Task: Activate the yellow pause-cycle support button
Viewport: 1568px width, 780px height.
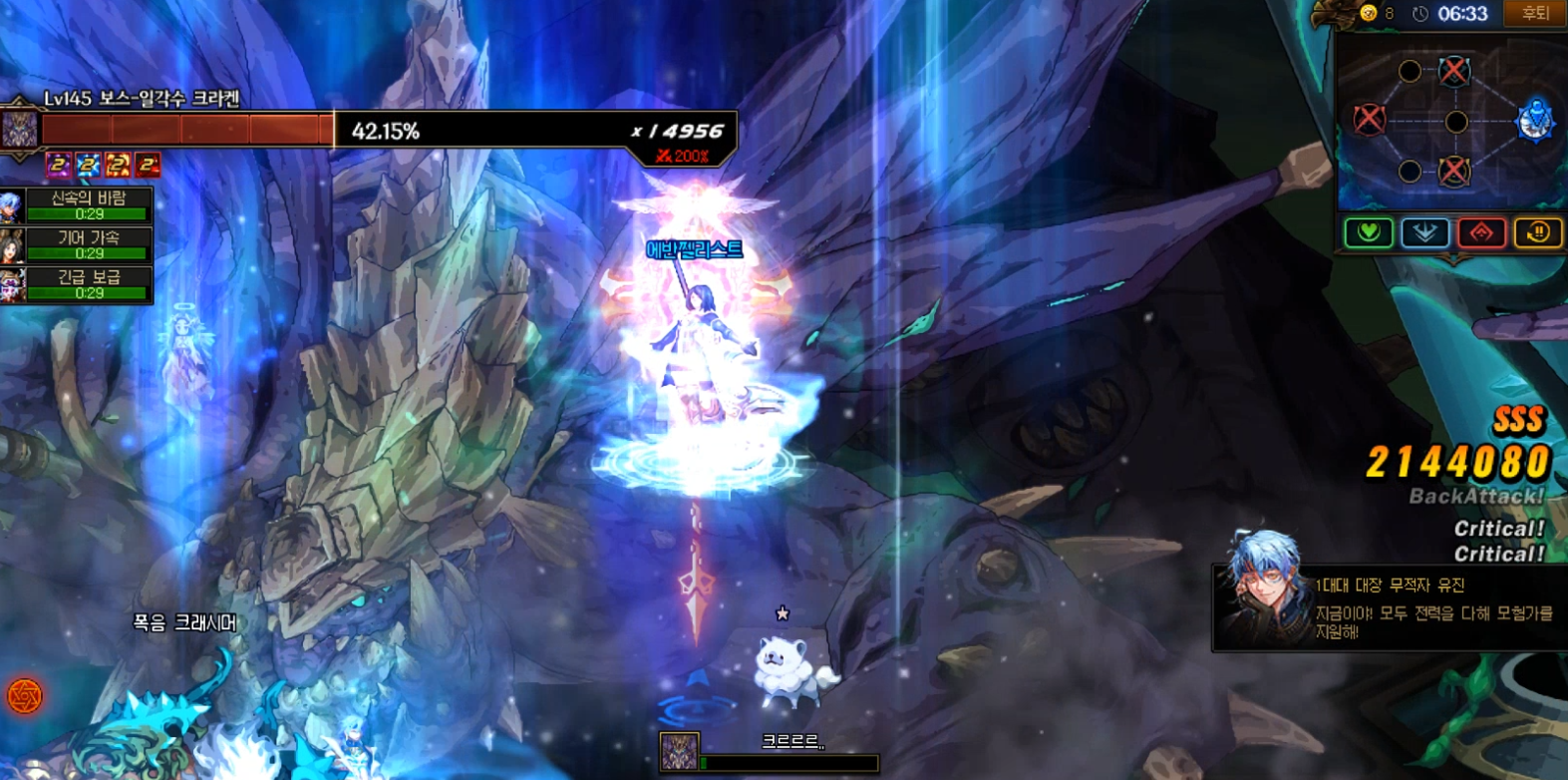Action: (x=1537, y=232)
